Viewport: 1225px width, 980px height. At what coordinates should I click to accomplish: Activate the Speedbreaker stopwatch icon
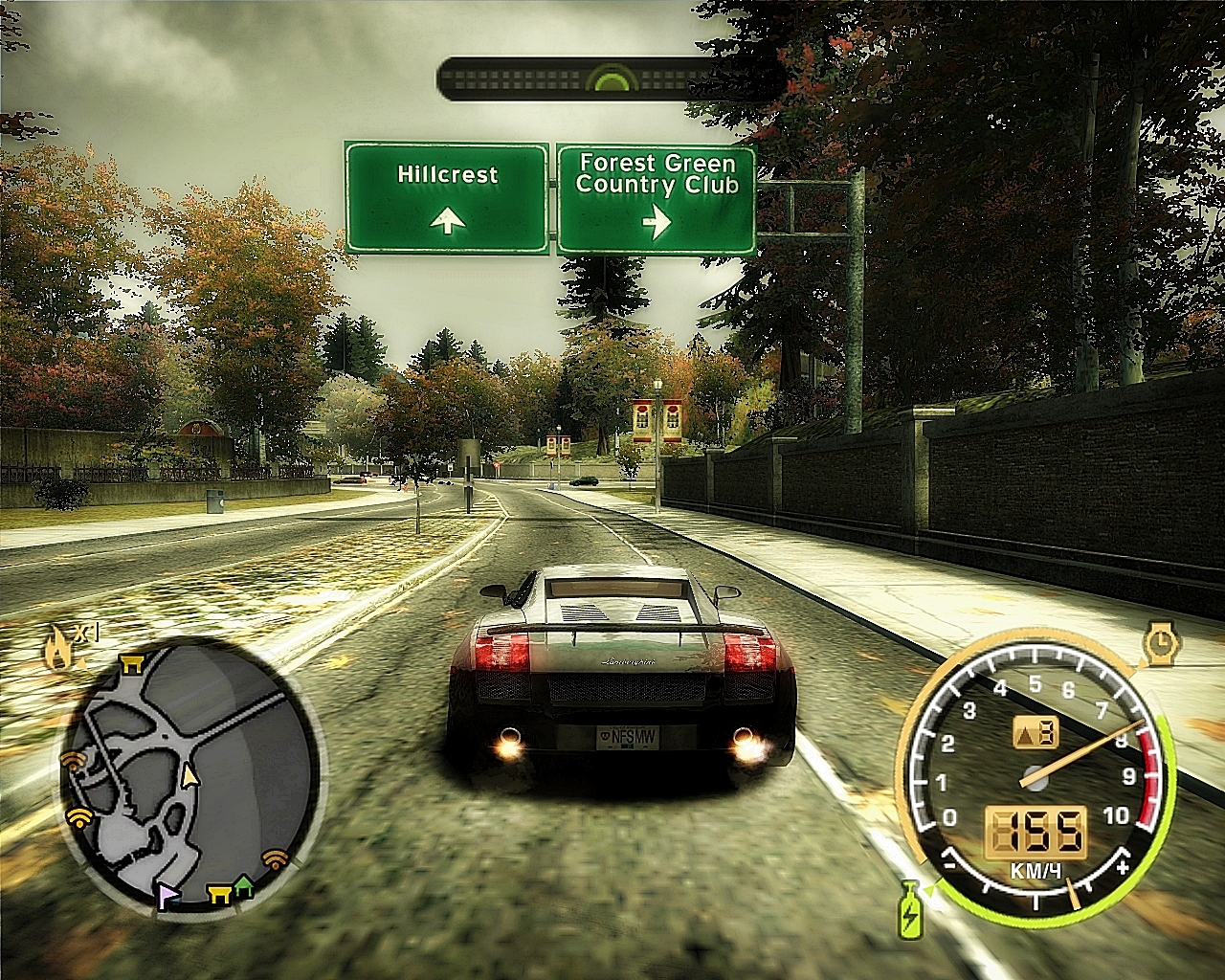point(1162,645)
